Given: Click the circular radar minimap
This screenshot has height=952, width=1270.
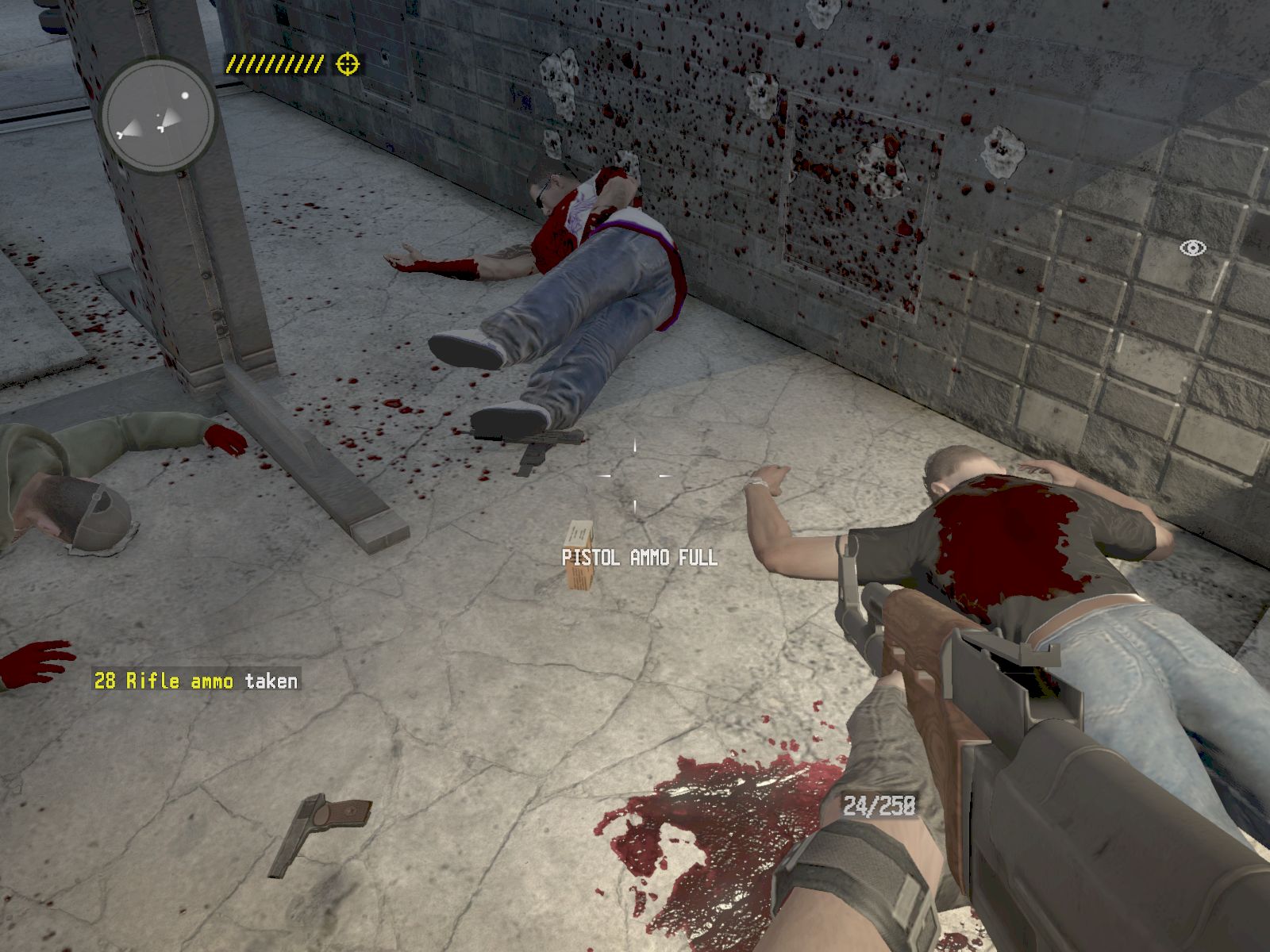Looking at the screenshot, I should point(159,116).
